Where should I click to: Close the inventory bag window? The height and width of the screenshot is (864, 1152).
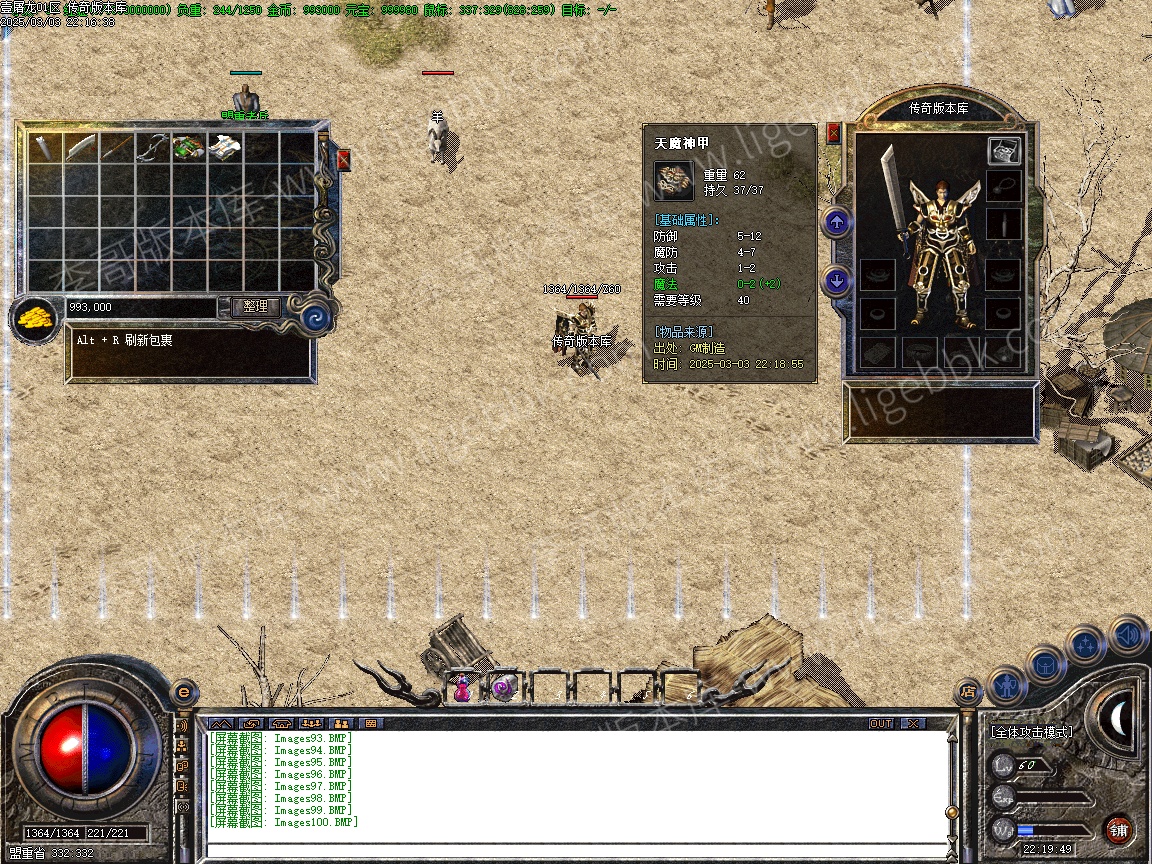[344, 160]
